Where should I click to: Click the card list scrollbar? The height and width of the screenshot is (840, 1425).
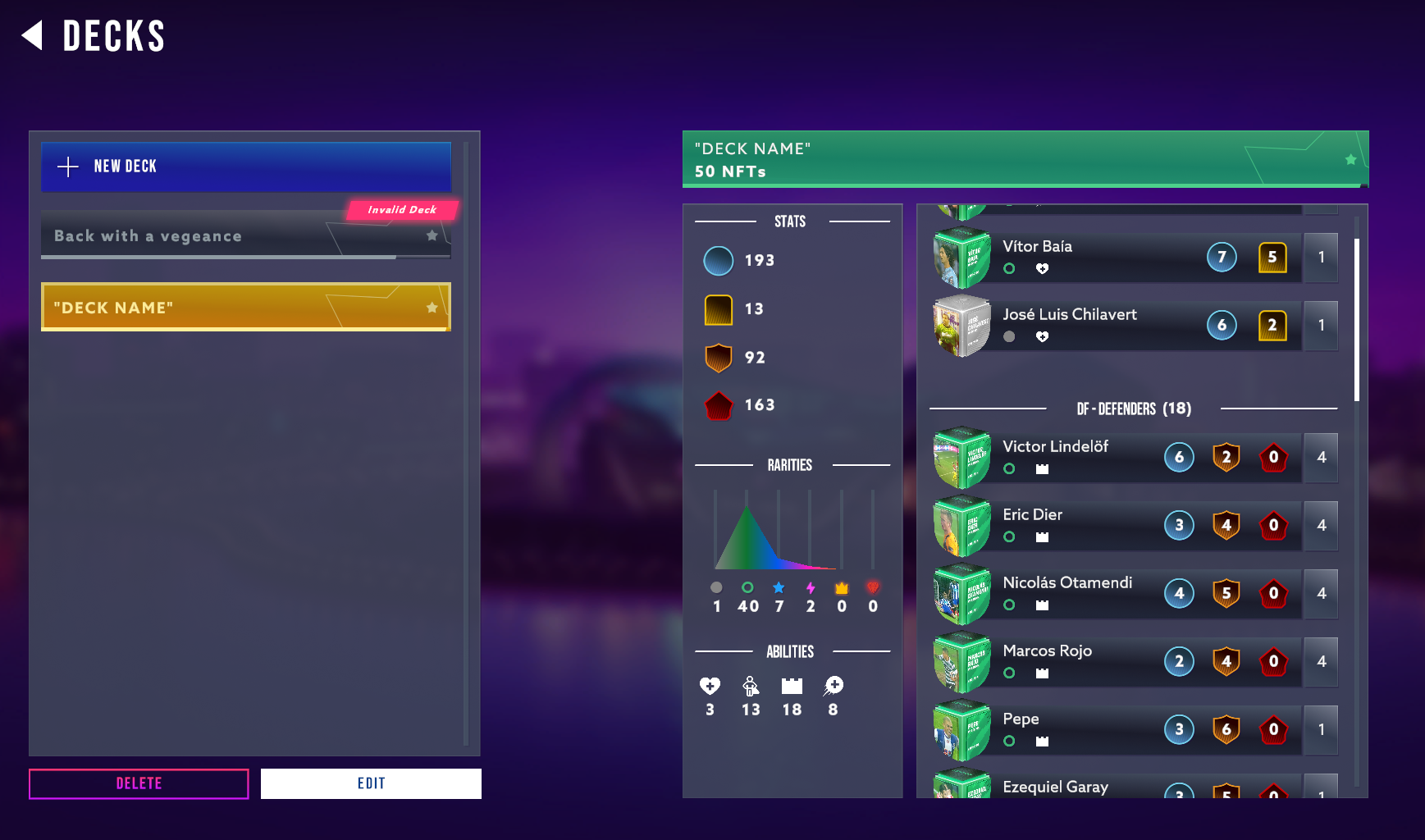tap(1357, 320)
